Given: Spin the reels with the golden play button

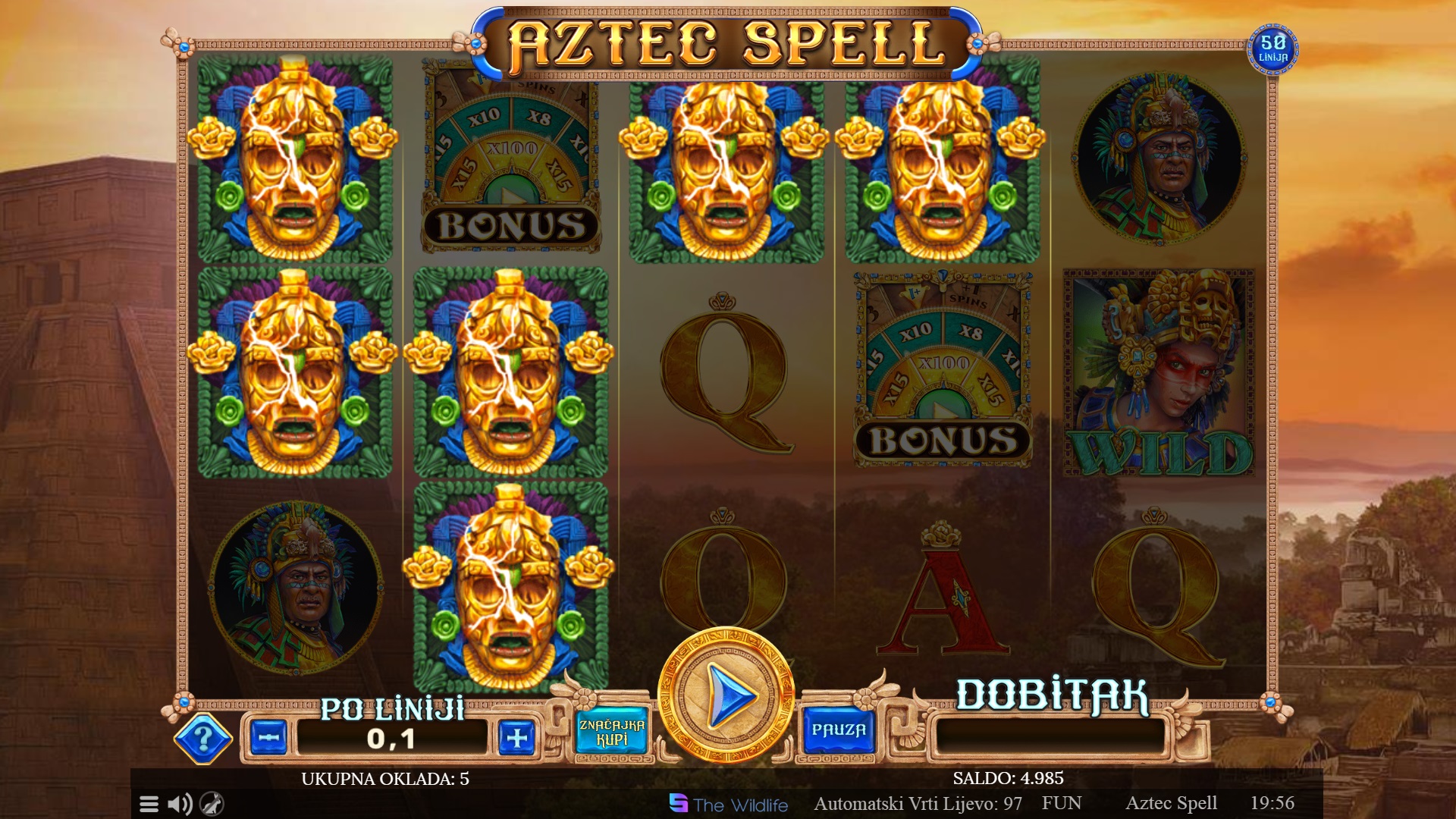Looking at the screenshot, I should (x=726, y=695).
